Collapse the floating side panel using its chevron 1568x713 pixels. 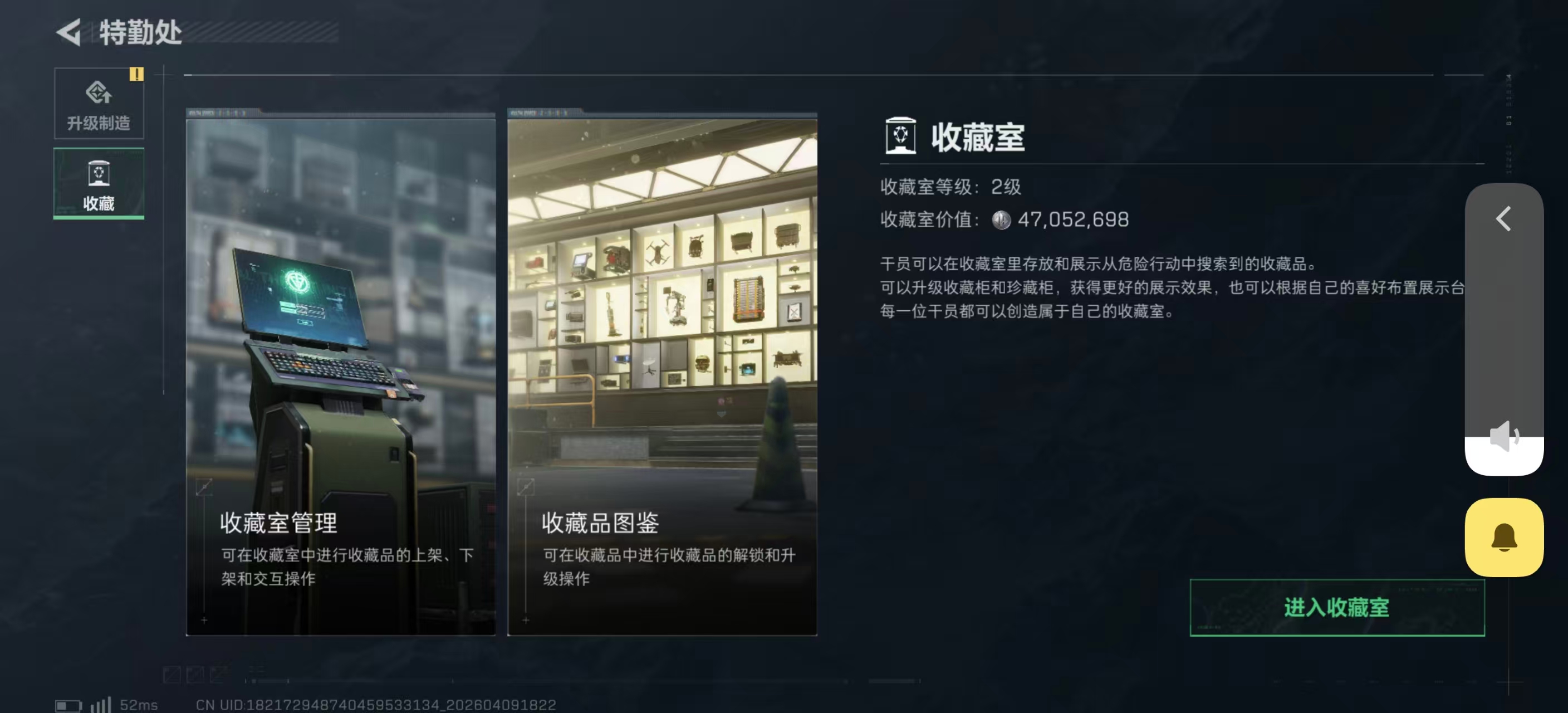point(1503,221)
